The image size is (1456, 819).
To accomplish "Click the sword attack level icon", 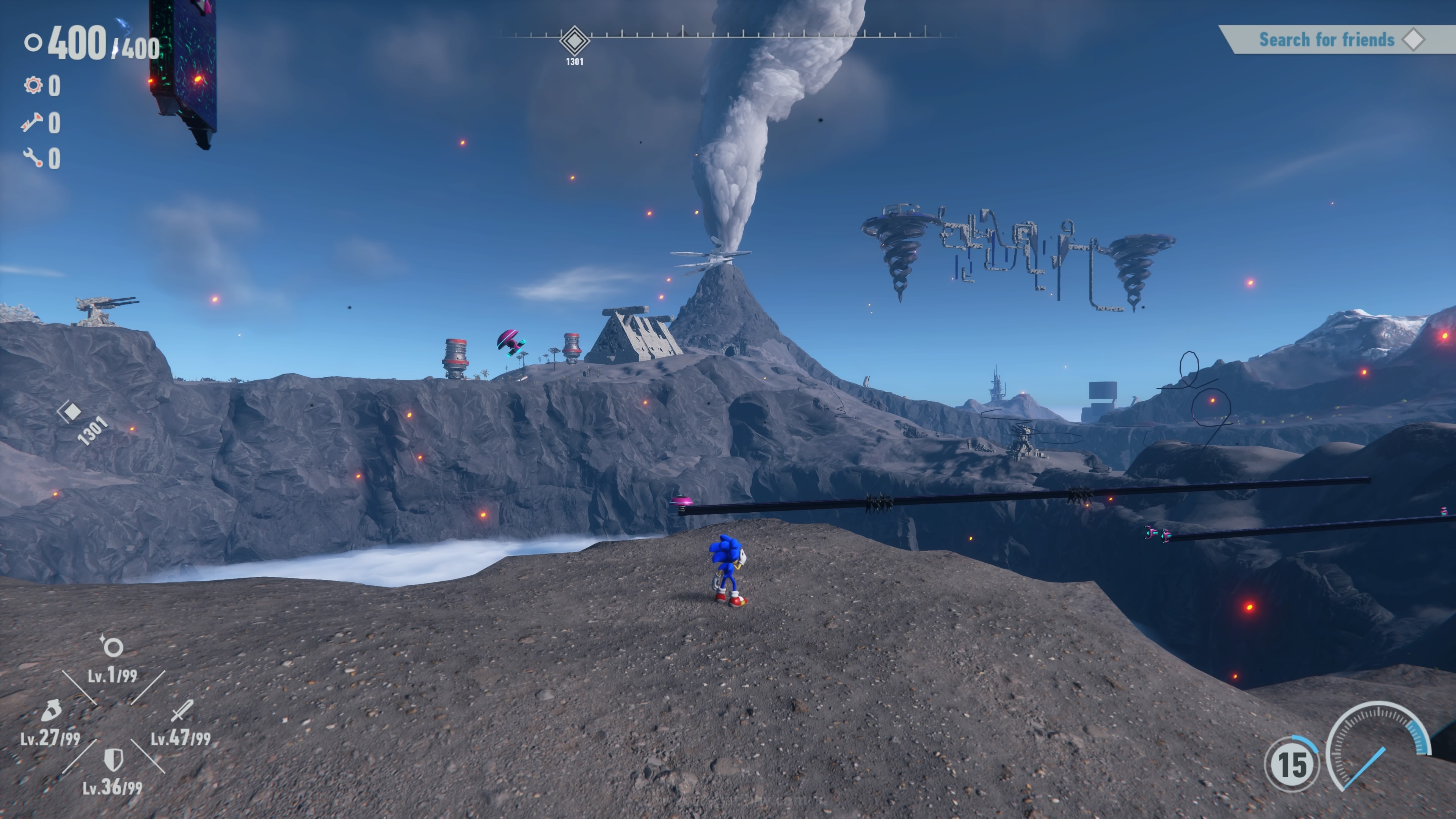I will pyautogui.click(x=182, y=711).
